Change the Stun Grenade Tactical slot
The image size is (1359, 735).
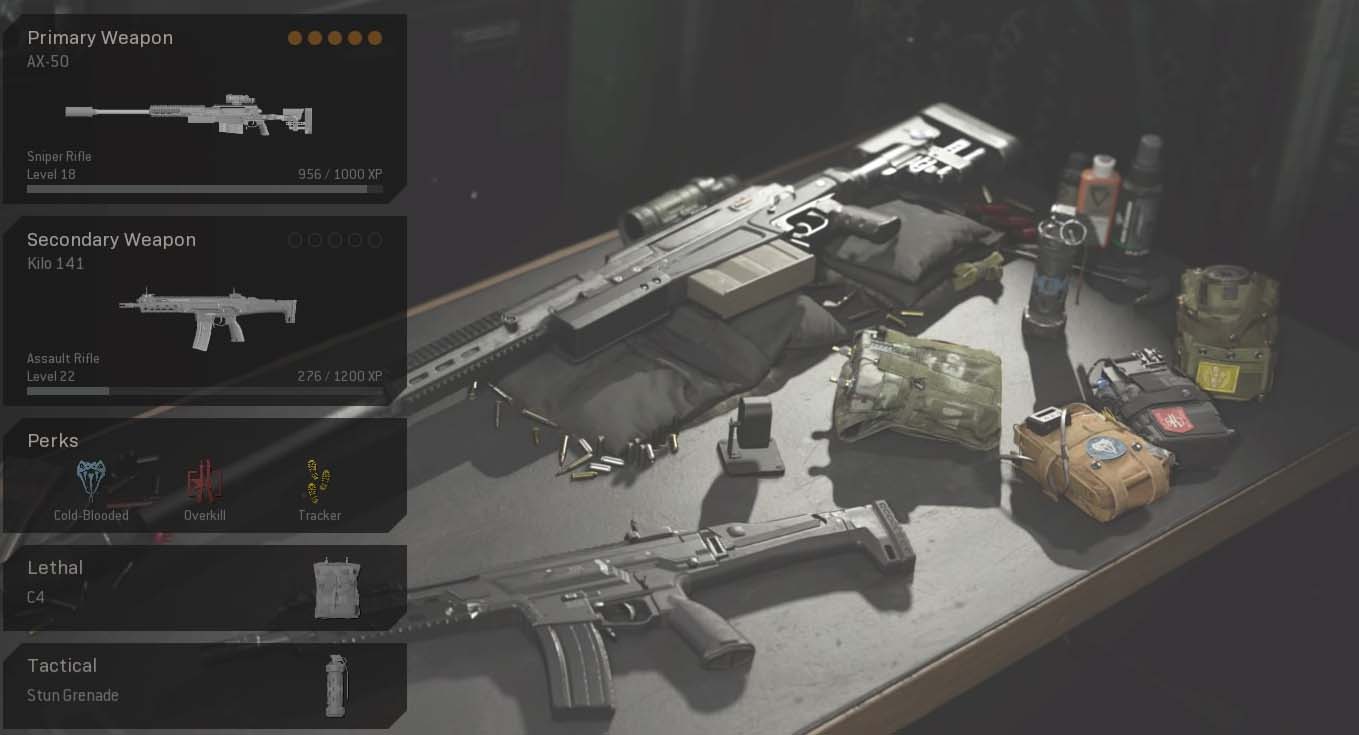tap(204, 685)
